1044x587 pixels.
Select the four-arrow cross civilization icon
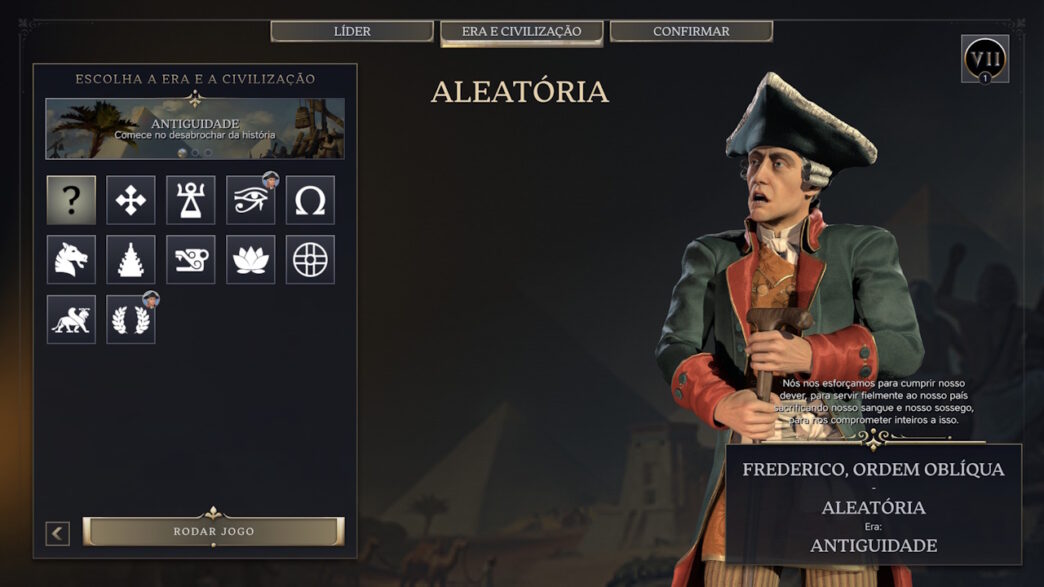click(131, 200)
